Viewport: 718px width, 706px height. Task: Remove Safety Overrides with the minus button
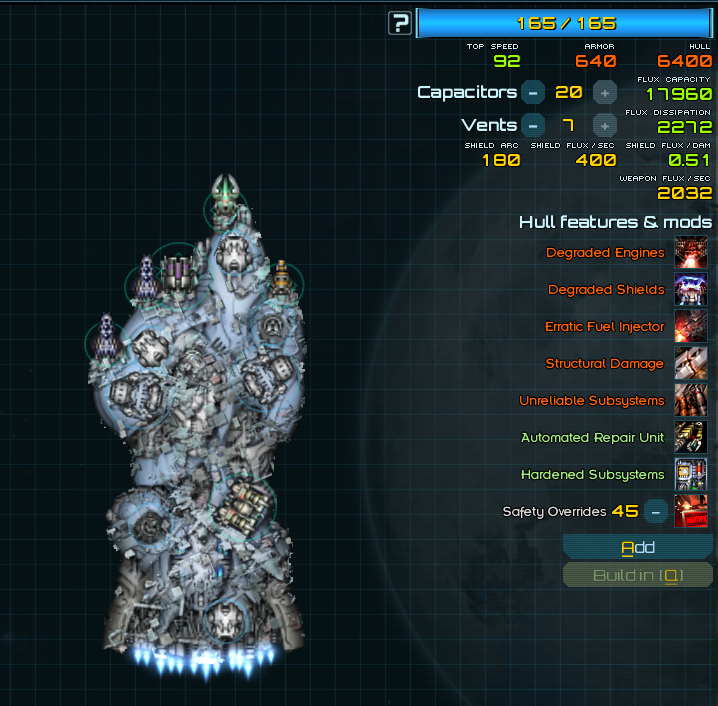655,511
